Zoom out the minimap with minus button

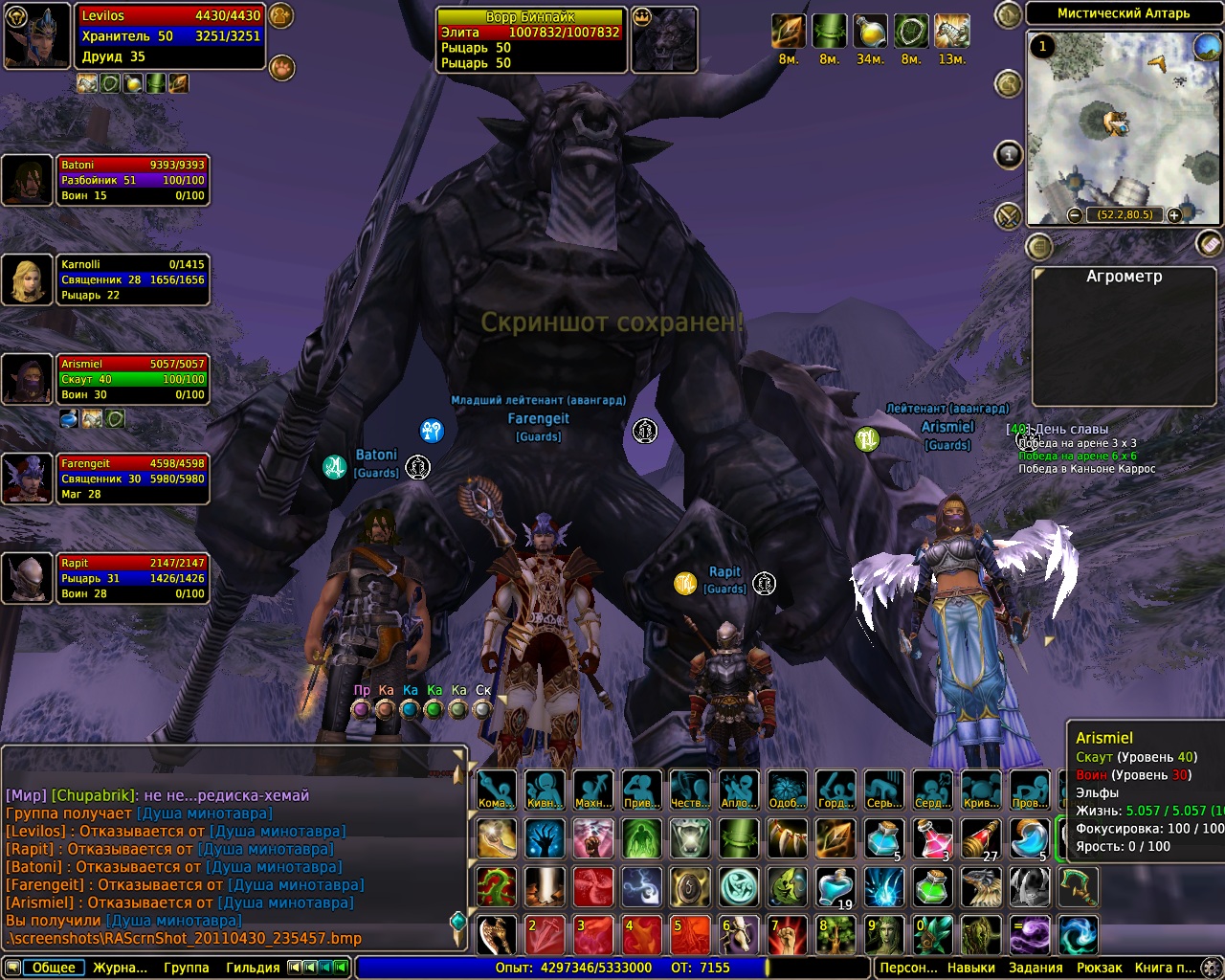coord(1075,215)
